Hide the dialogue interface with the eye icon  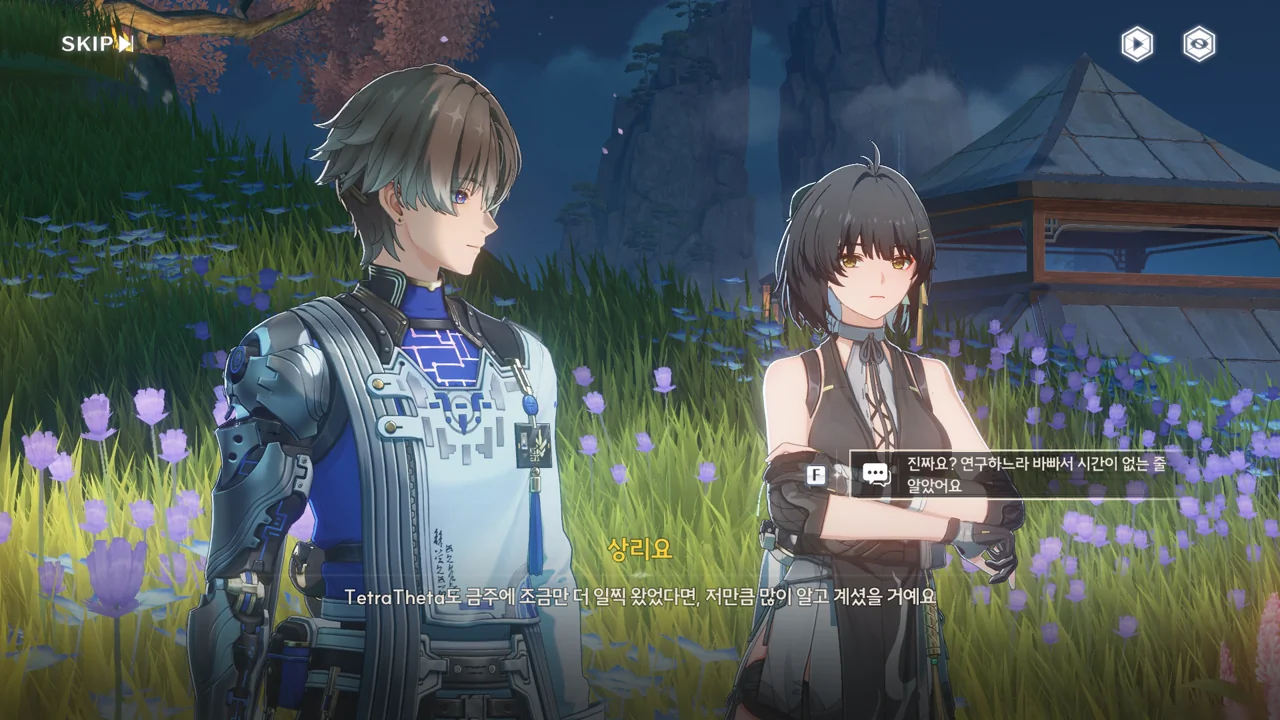1199,44
